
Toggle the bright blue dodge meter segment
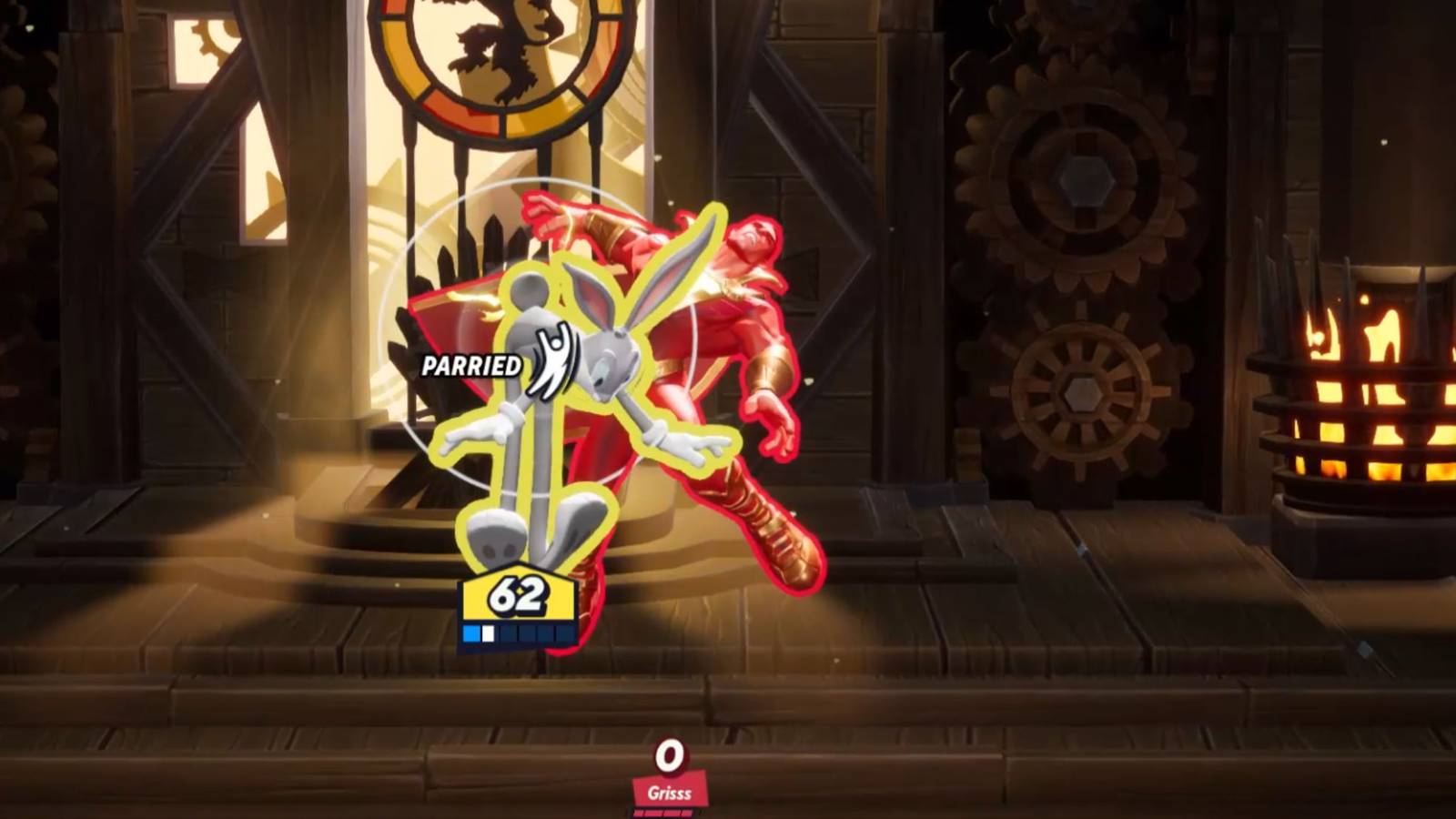pyautogui.click(x=470, y=630)
